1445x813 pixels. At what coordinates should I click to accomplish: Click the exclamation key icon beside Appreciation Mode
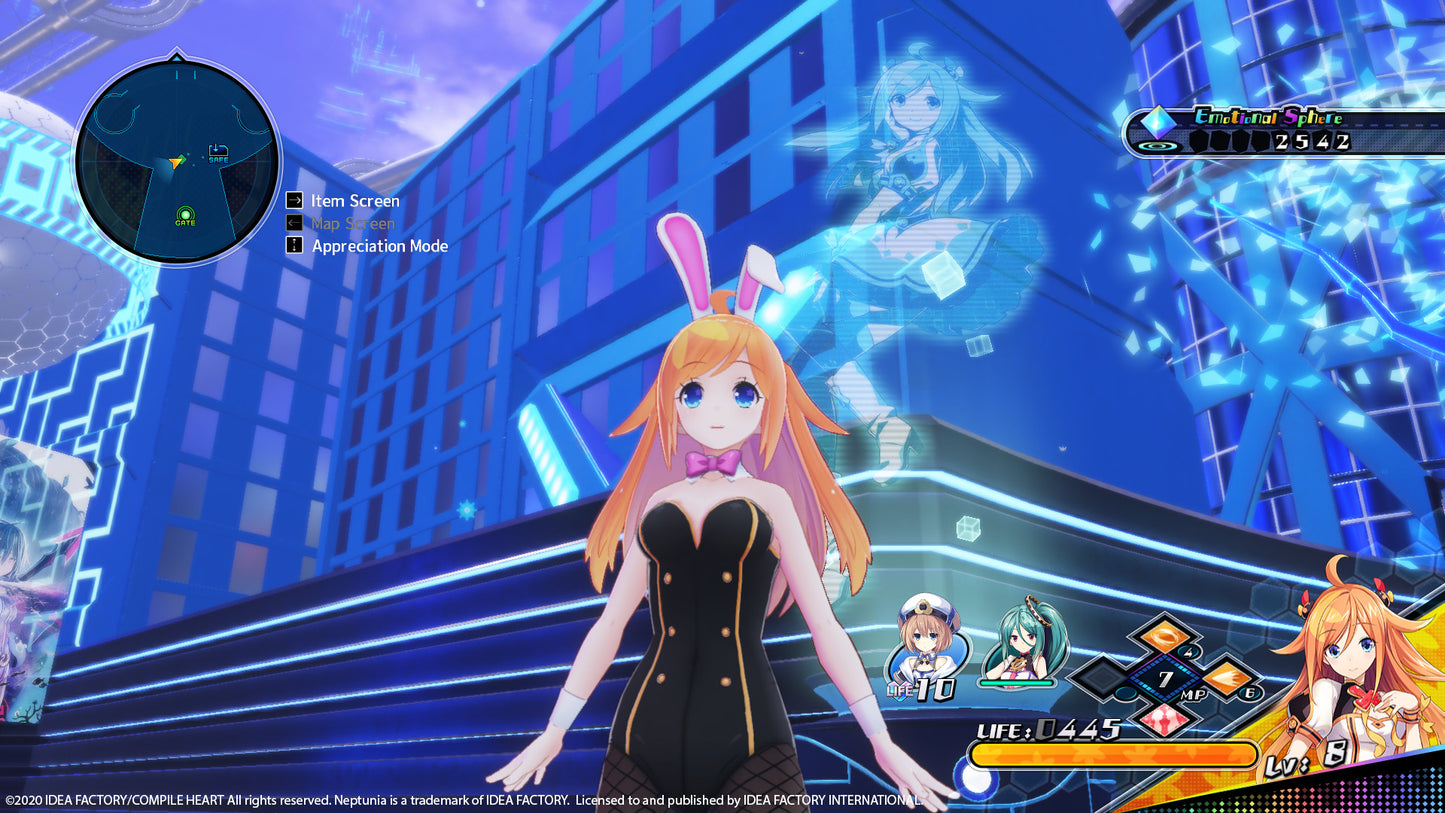pos(293,245)
